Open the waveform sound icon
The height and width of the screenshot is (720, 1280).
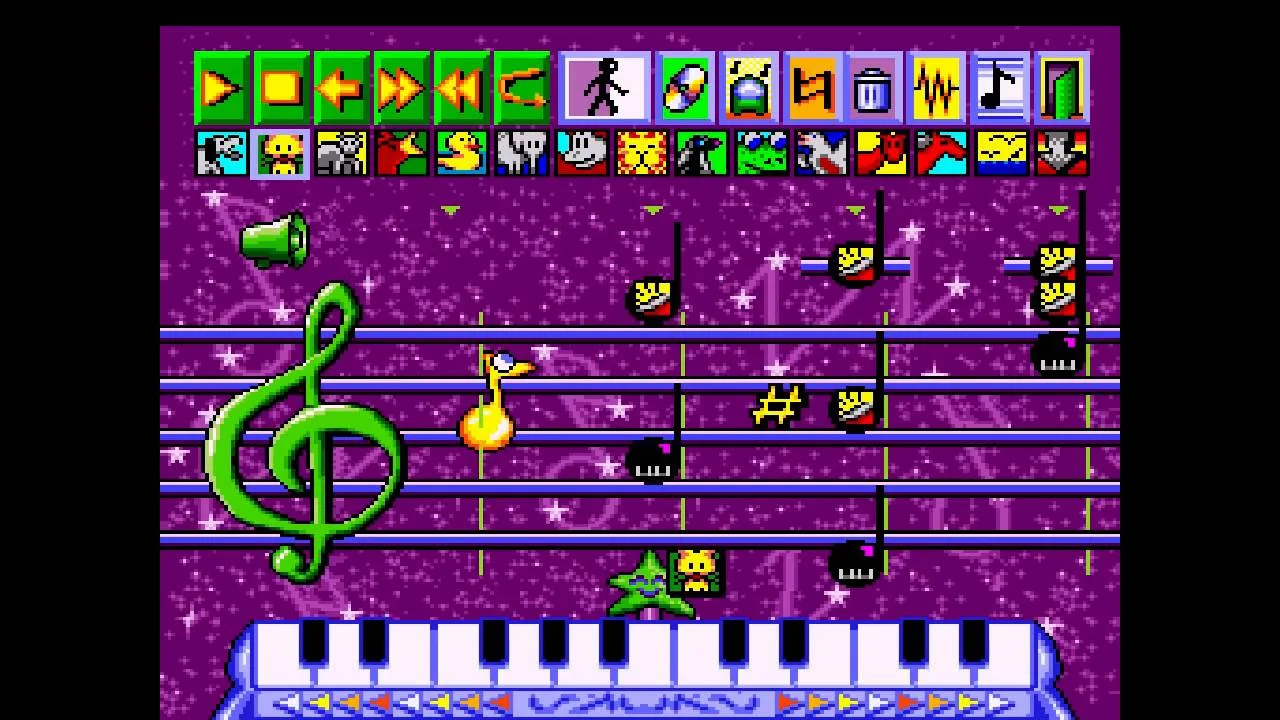tap(936, 89)
